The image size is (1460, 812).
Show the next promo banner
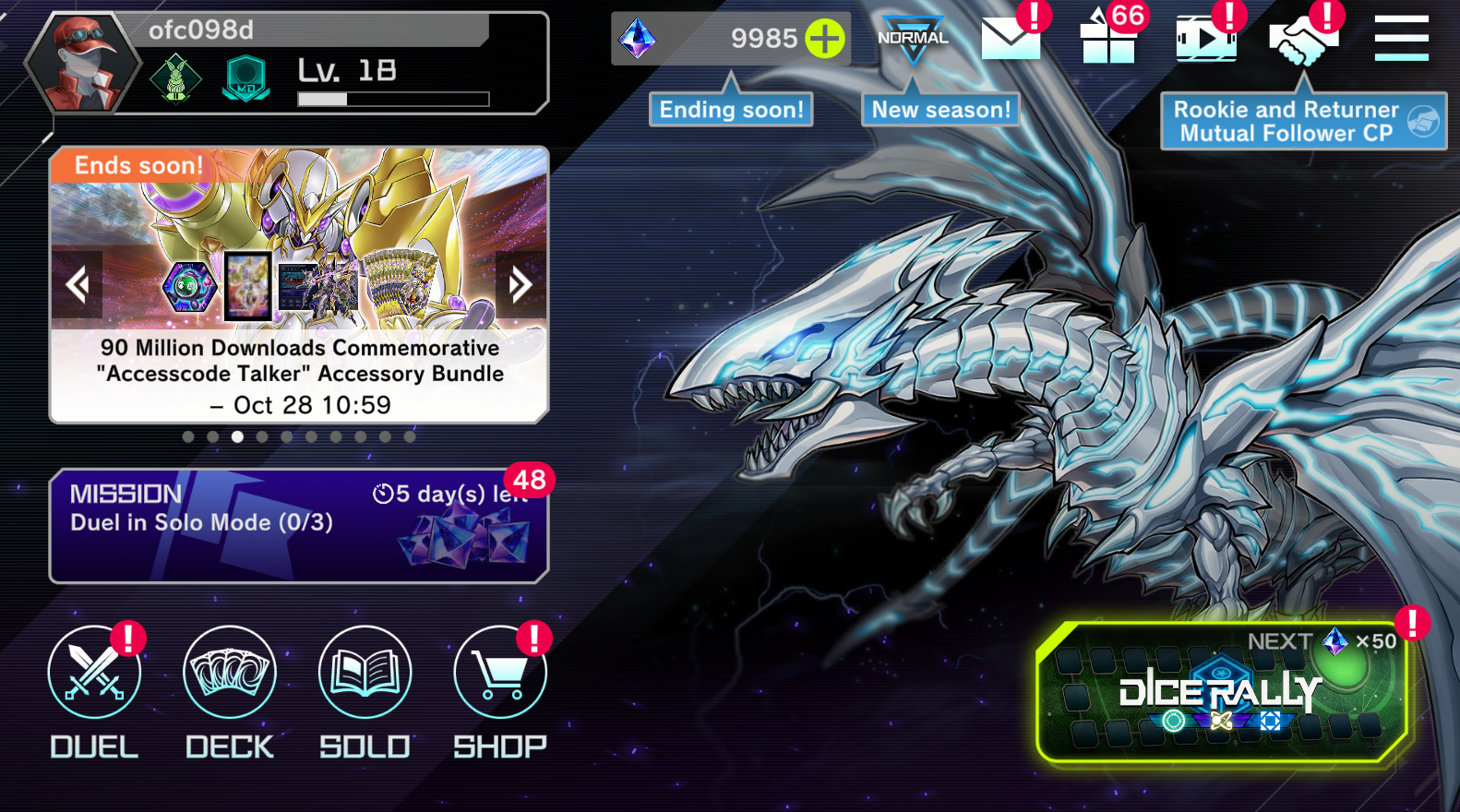521,284
